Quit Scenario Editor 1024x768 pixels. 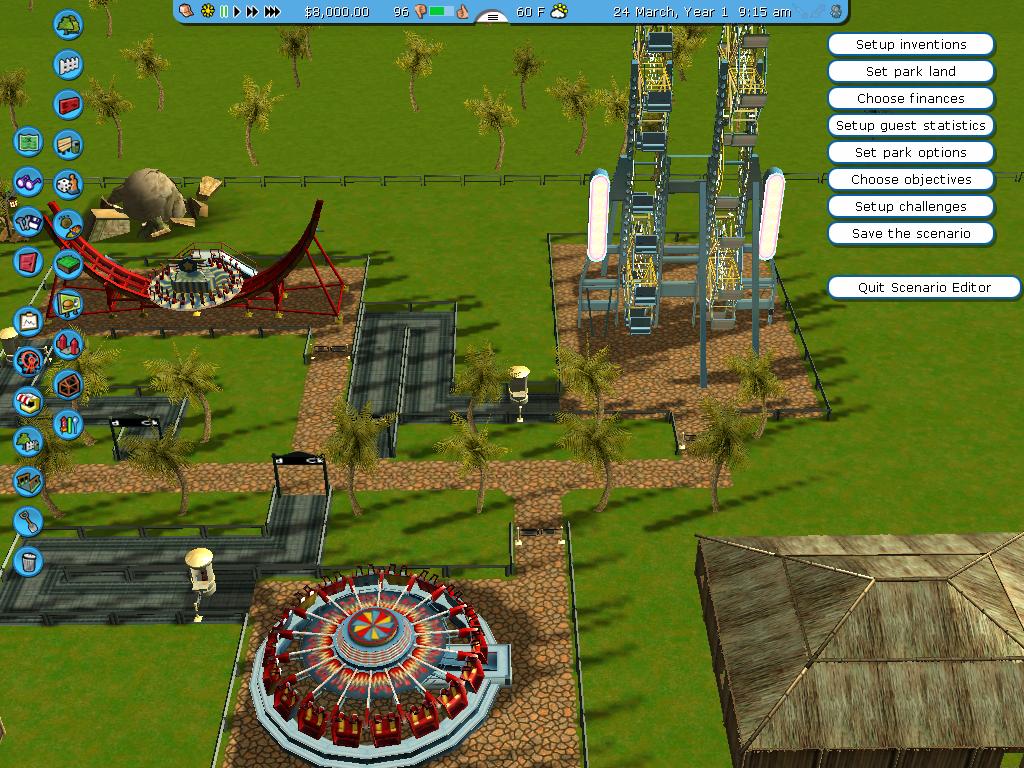tap(924, 287)
